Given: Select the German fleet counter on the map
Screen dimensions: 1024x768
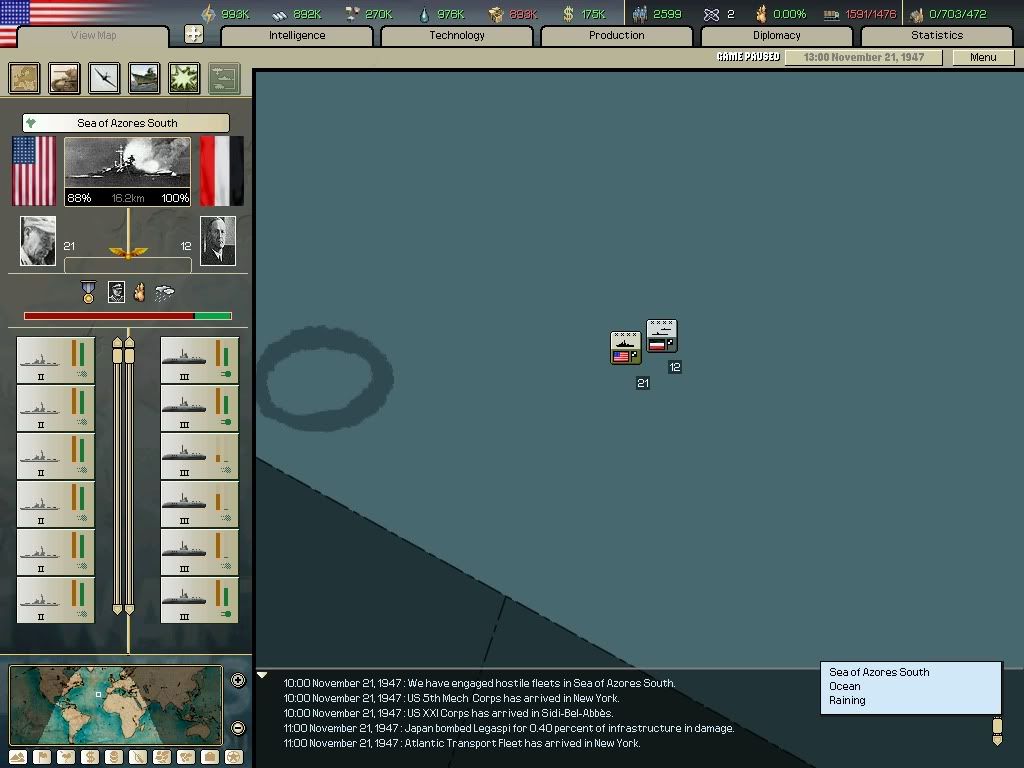Looking at the screenshot, I should pos(661,336).
